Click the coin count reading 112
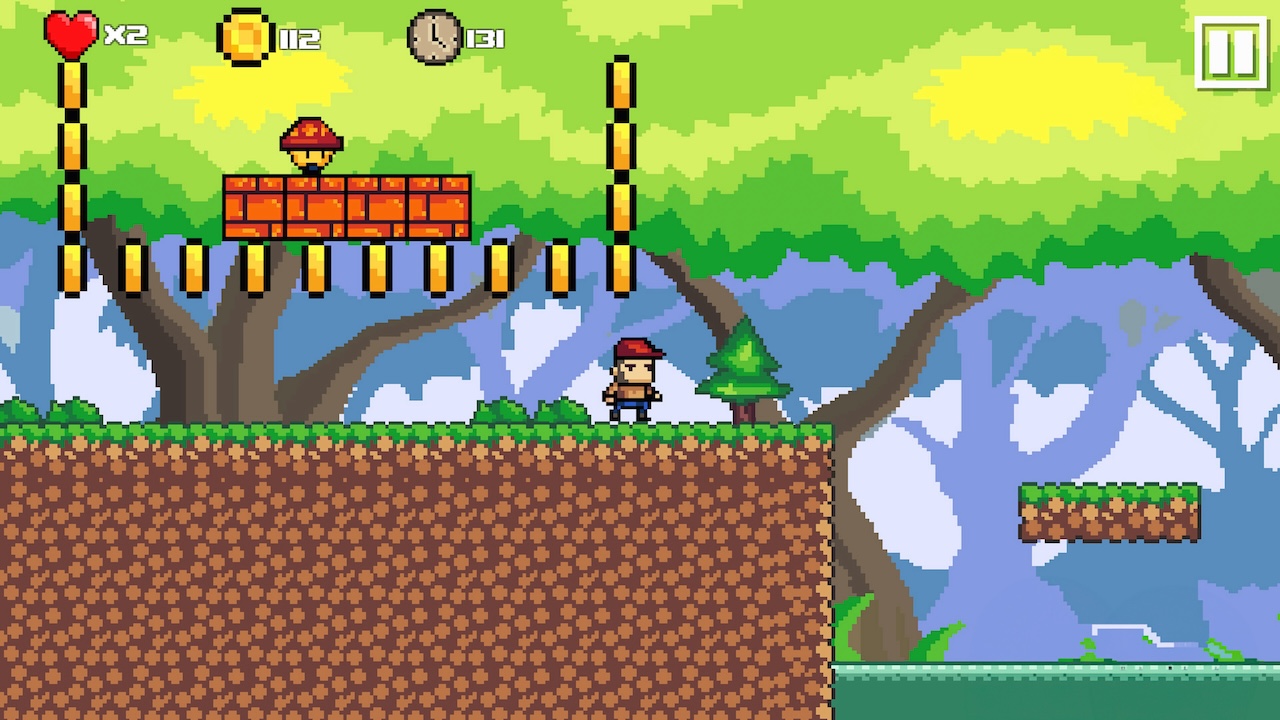 pyautogui.click(x=300, y=37)
